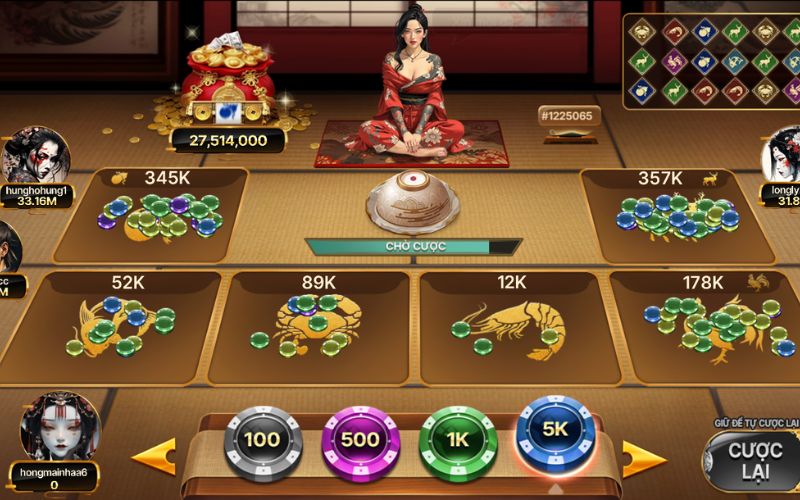The height and width of the screenshot is (500, 800).
Task: Bet on the deer tile showing 357K
Action: tap(672, 214)
